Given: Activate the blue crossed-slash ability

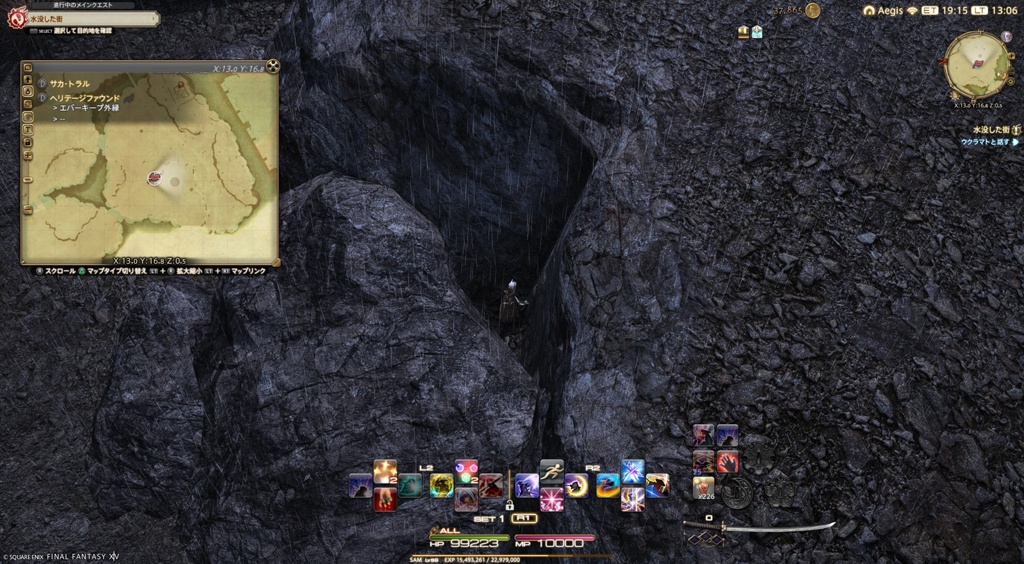Looking at the screenshot, I should tap(632, 471).
